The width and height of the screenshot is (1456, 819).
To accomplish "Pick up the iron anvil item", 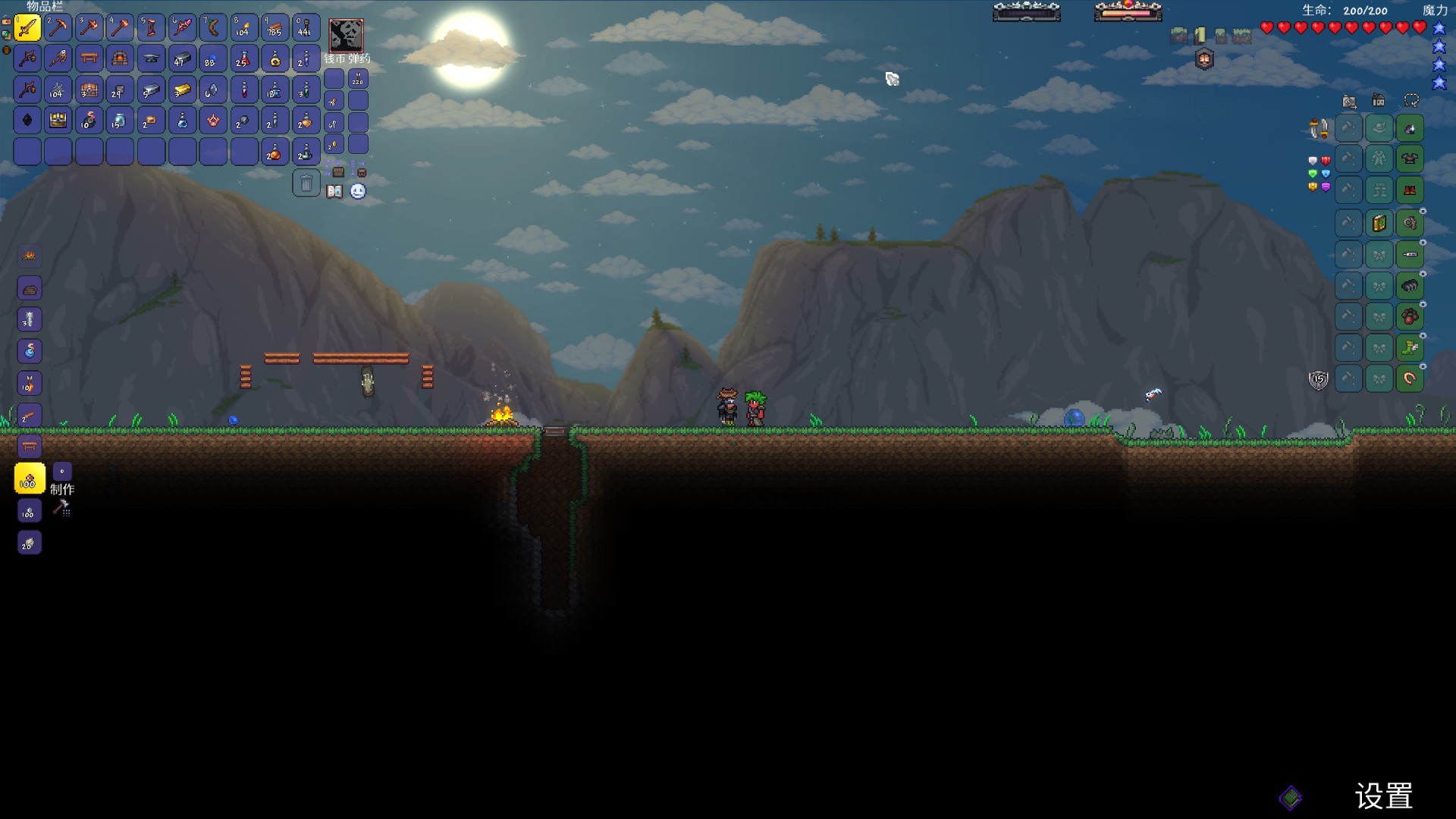I will tap(151, 58).
